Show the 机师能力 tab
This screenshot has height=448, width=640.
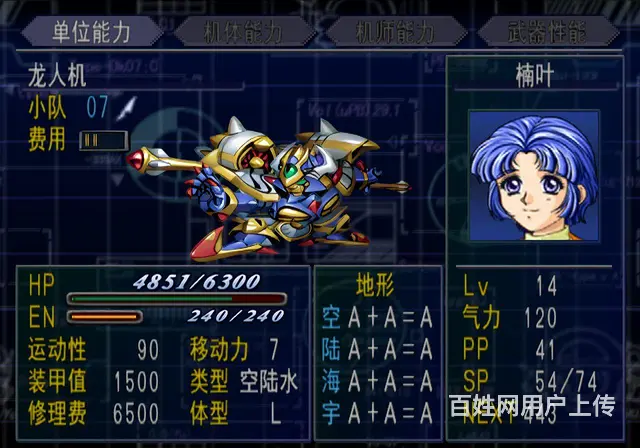[x=394, y=31]
